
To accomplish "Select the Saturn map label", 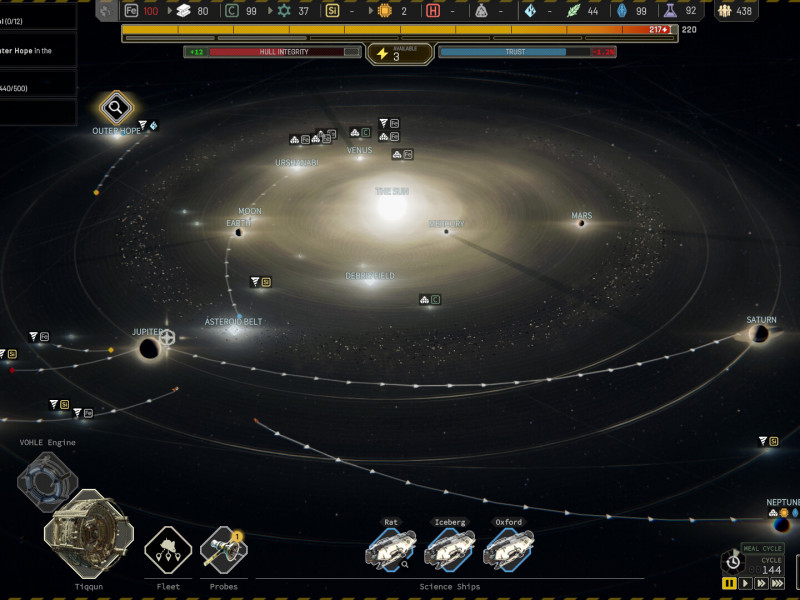I will 761,320.
